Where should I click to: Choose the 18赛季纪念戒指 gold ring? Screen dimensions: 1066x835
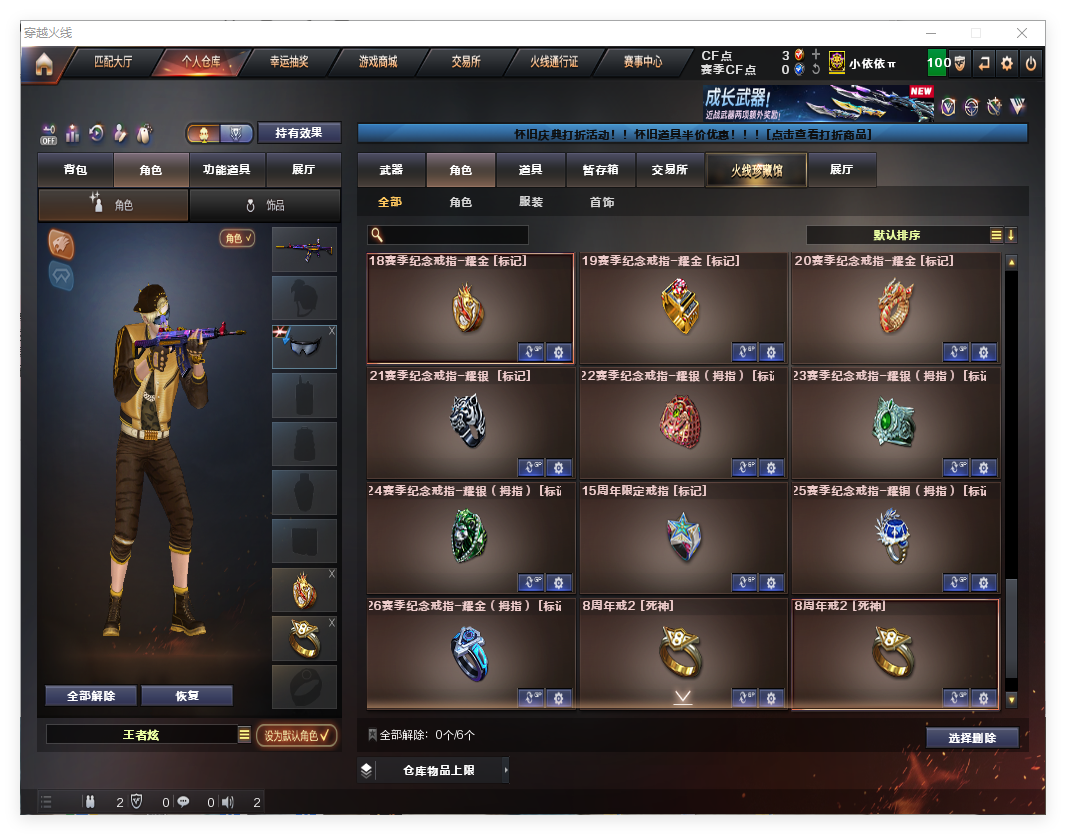pyautogui.click(x=470, y=308)
